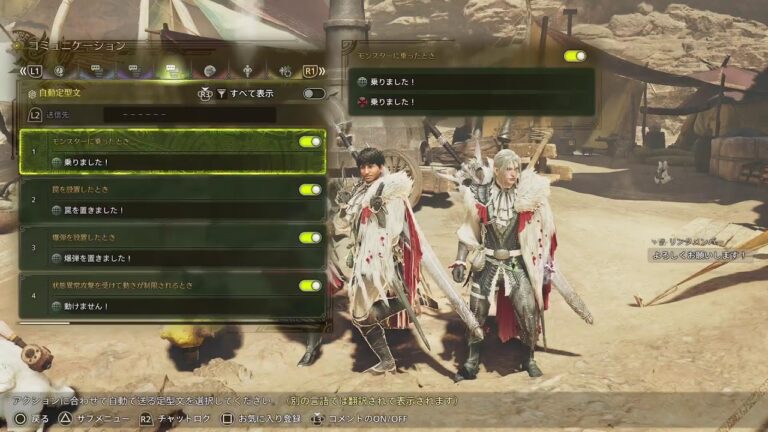Select the 乗りました! auto-phrase row
768x432 pixels.
(x=172, y=161)
